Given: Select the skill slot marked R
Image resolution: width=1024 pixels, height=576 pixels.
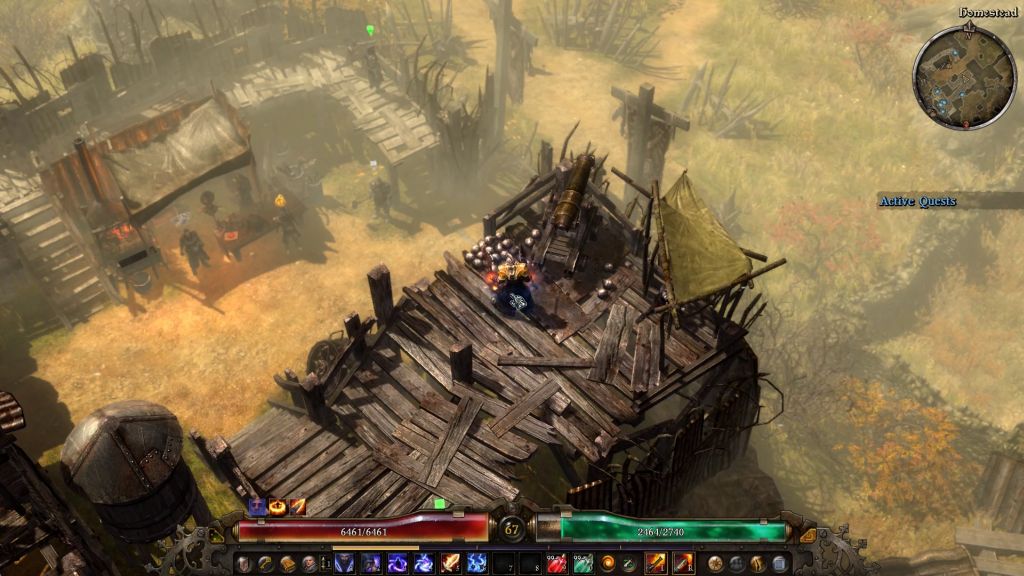Looking at the screenshot, I should (x=683, y=564).
